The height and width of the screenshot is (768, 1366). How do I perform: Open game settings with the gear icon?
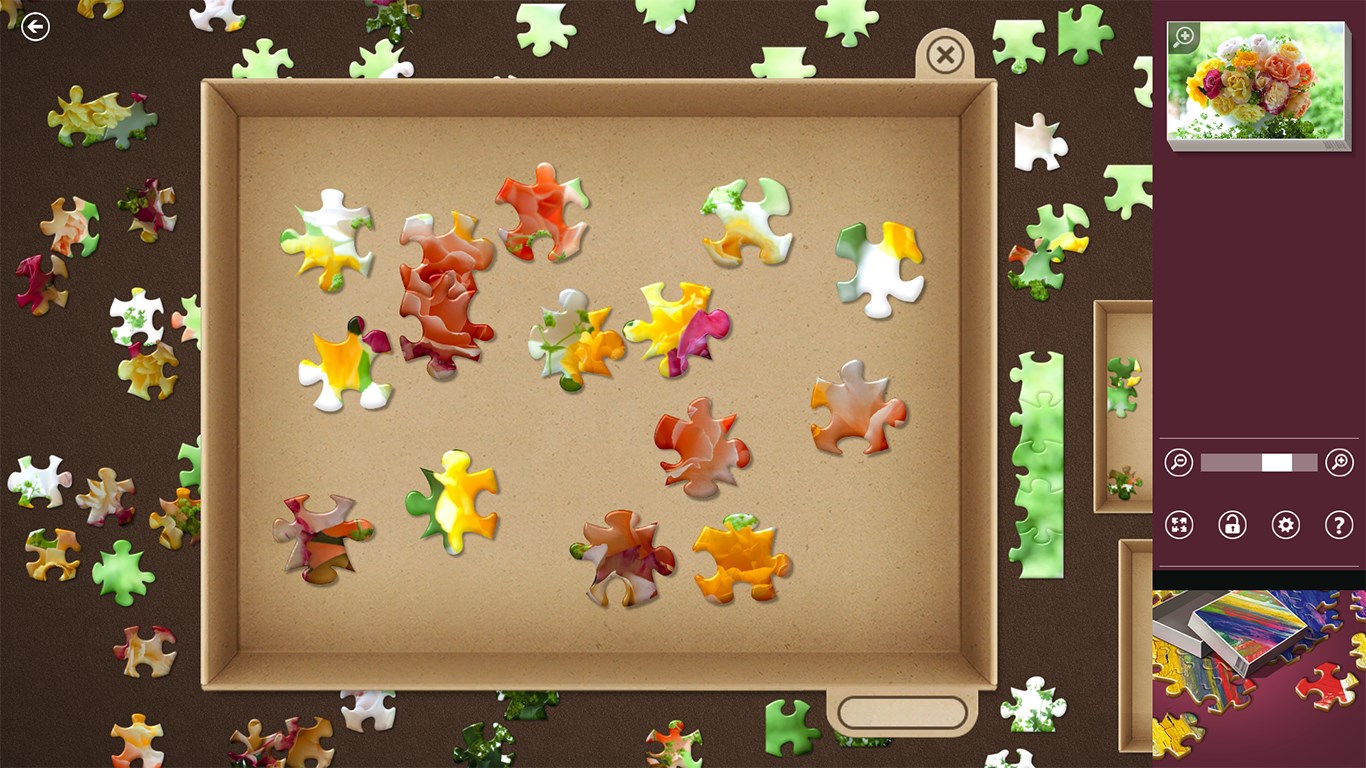click(1286, 524)
